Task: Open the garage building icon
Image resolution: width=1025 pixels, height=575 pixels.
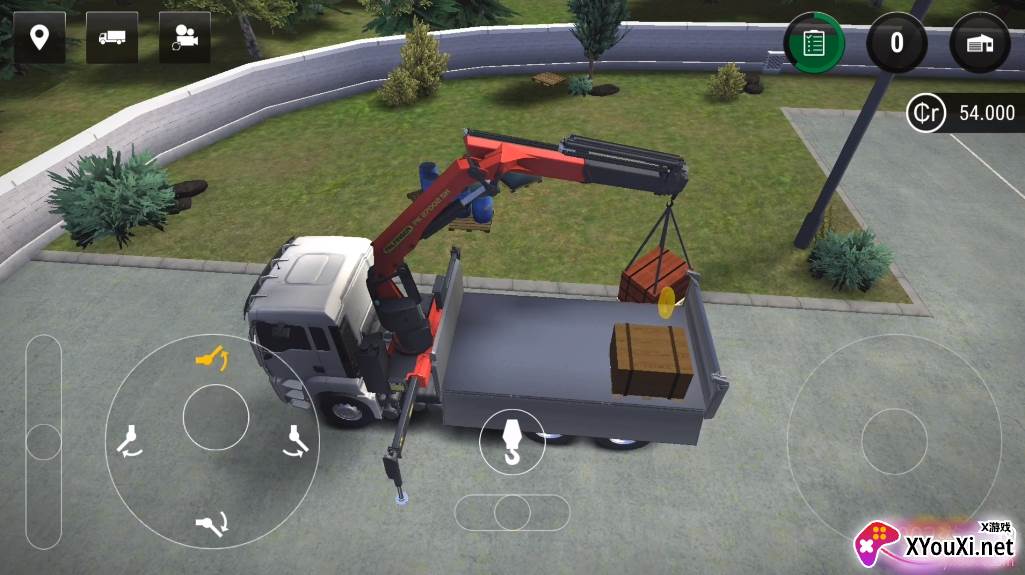Action: 979,43
